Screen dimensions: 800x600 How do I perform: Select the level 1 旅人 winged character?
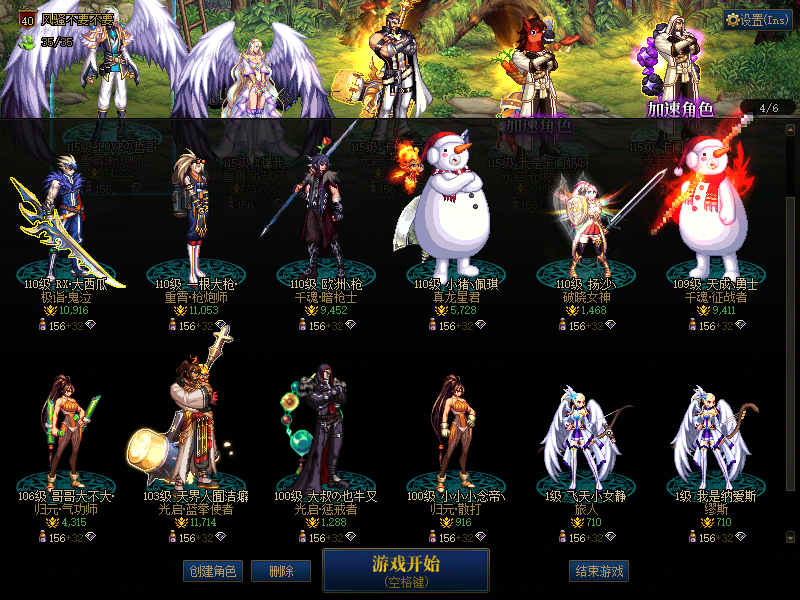pos(582,440)
